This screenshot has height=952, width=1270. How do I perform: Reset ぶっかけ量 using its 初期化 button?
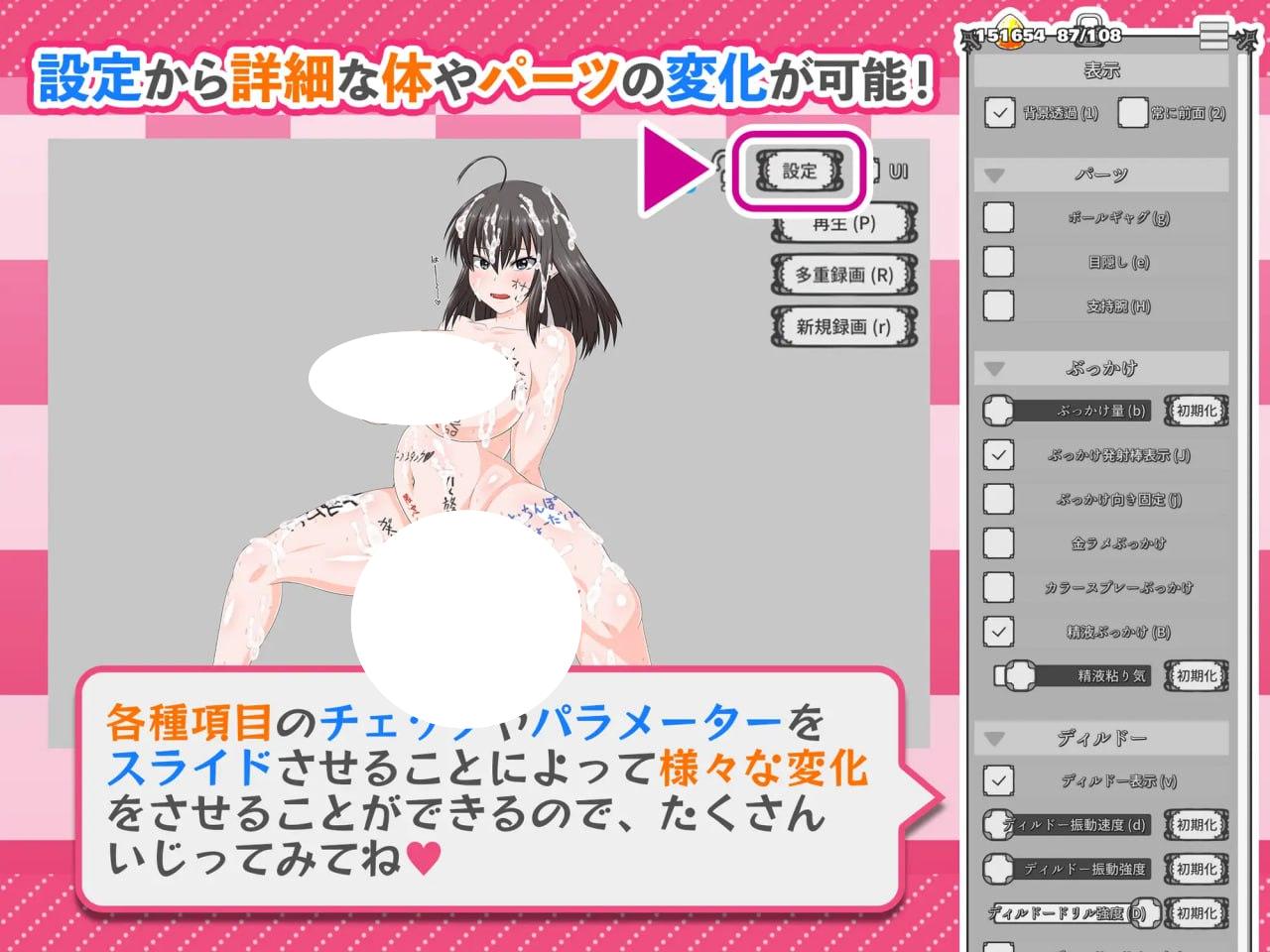1195,412
